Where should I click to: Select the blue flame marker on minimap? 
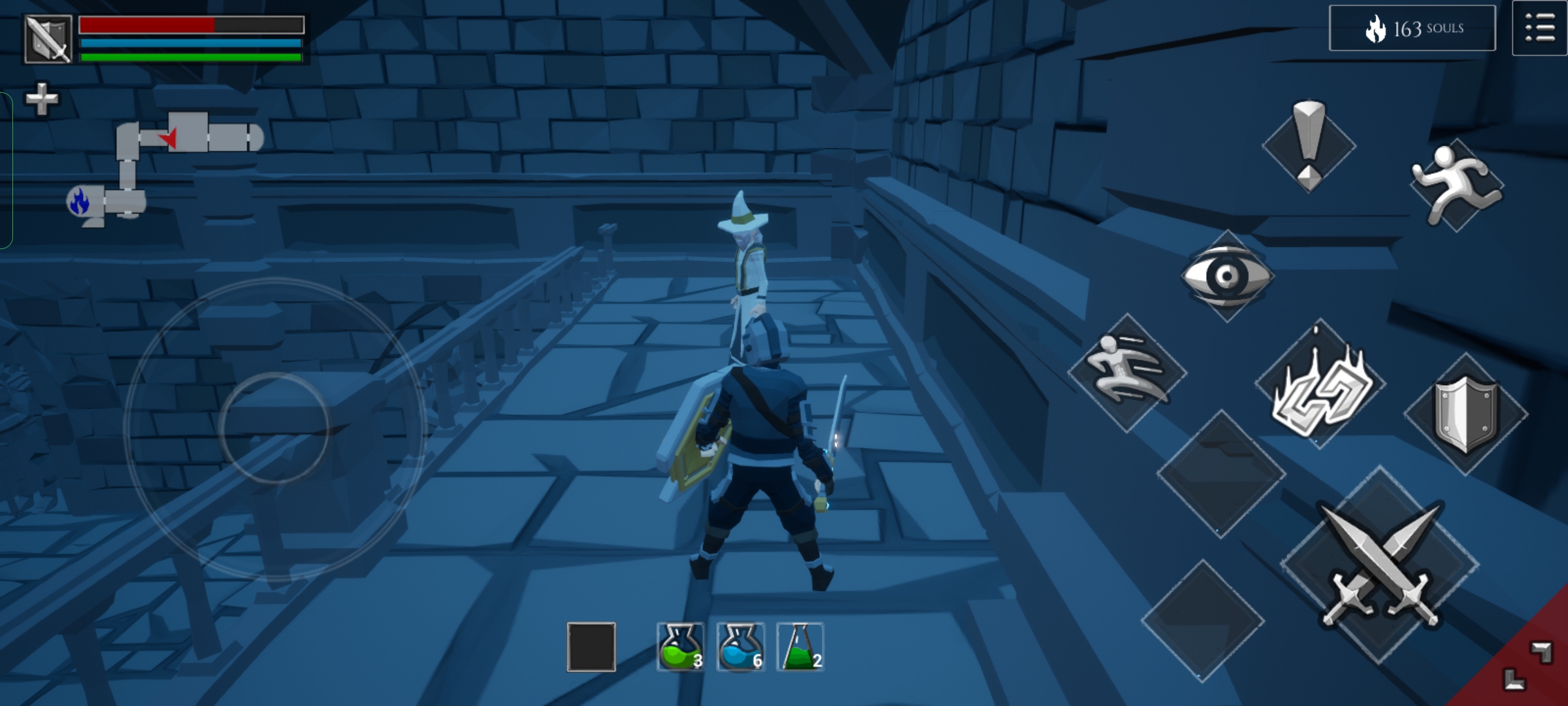(x=79, y=201)
